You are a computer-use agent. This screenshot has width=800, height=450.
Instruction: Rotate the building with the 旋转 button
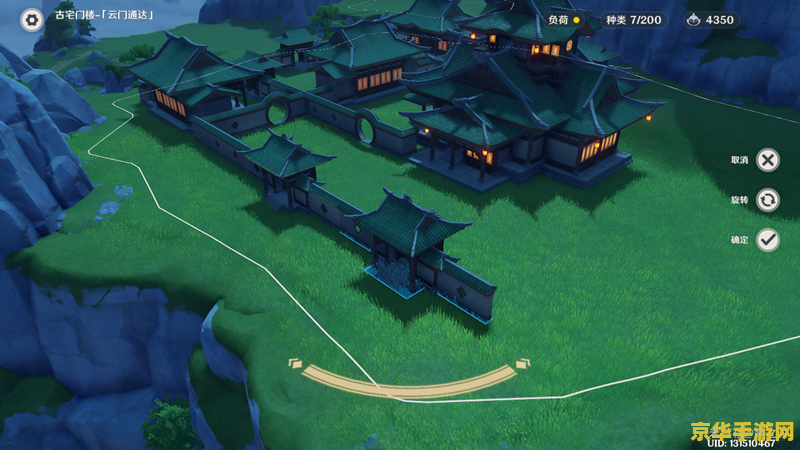(x=767, y=200)
